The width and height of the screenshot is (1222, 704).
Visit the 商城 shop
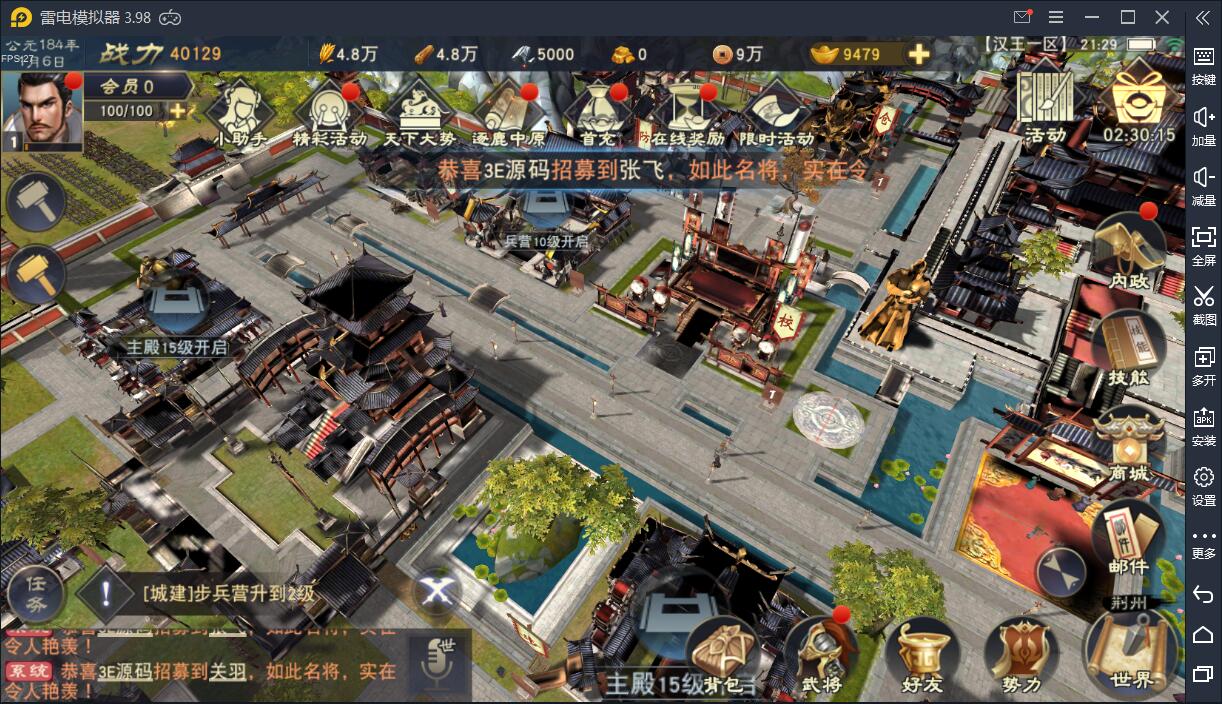[x=1129, y=445]
